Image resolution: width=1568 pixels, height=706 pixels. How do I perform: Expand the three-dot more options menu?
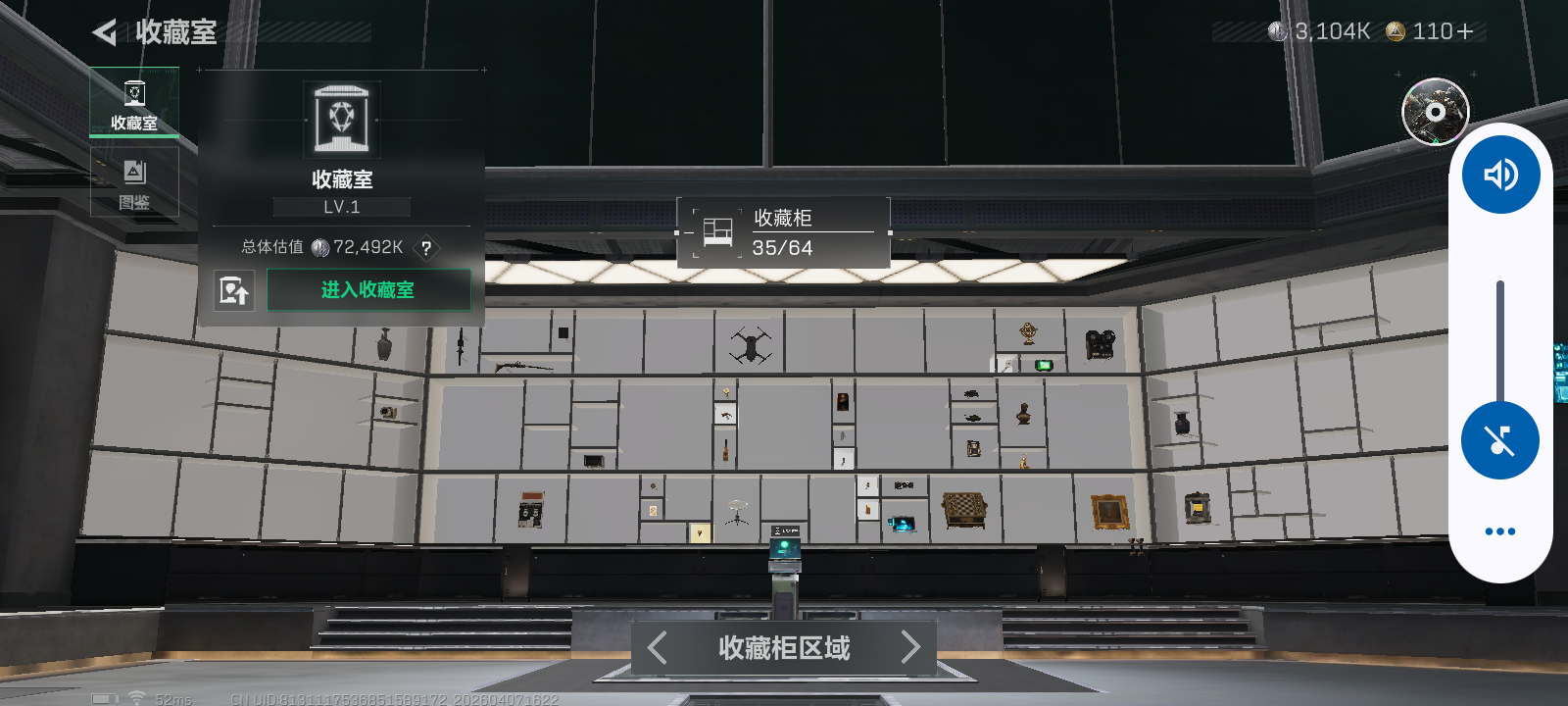pos(1499,530)
